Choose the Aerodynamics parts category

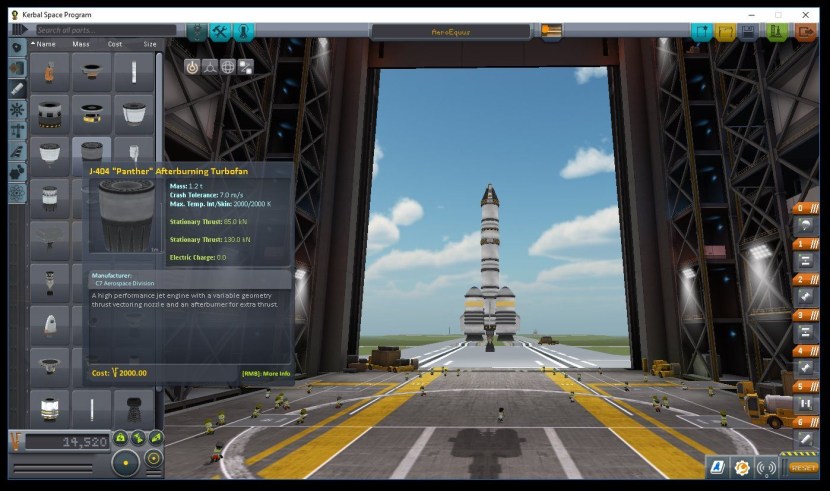[x=17, y=151]
